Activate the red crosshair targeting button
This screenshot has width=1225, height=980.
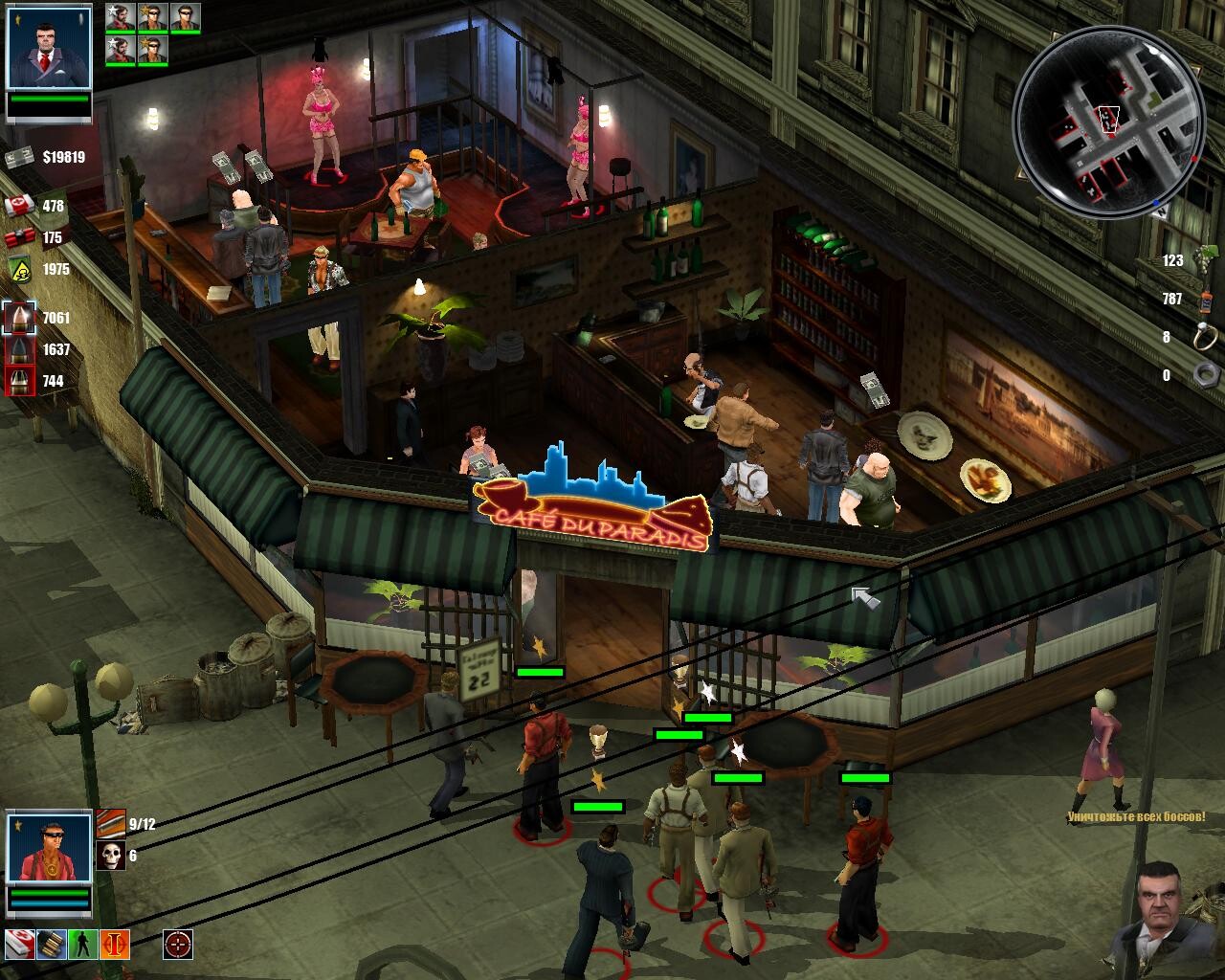177,944
